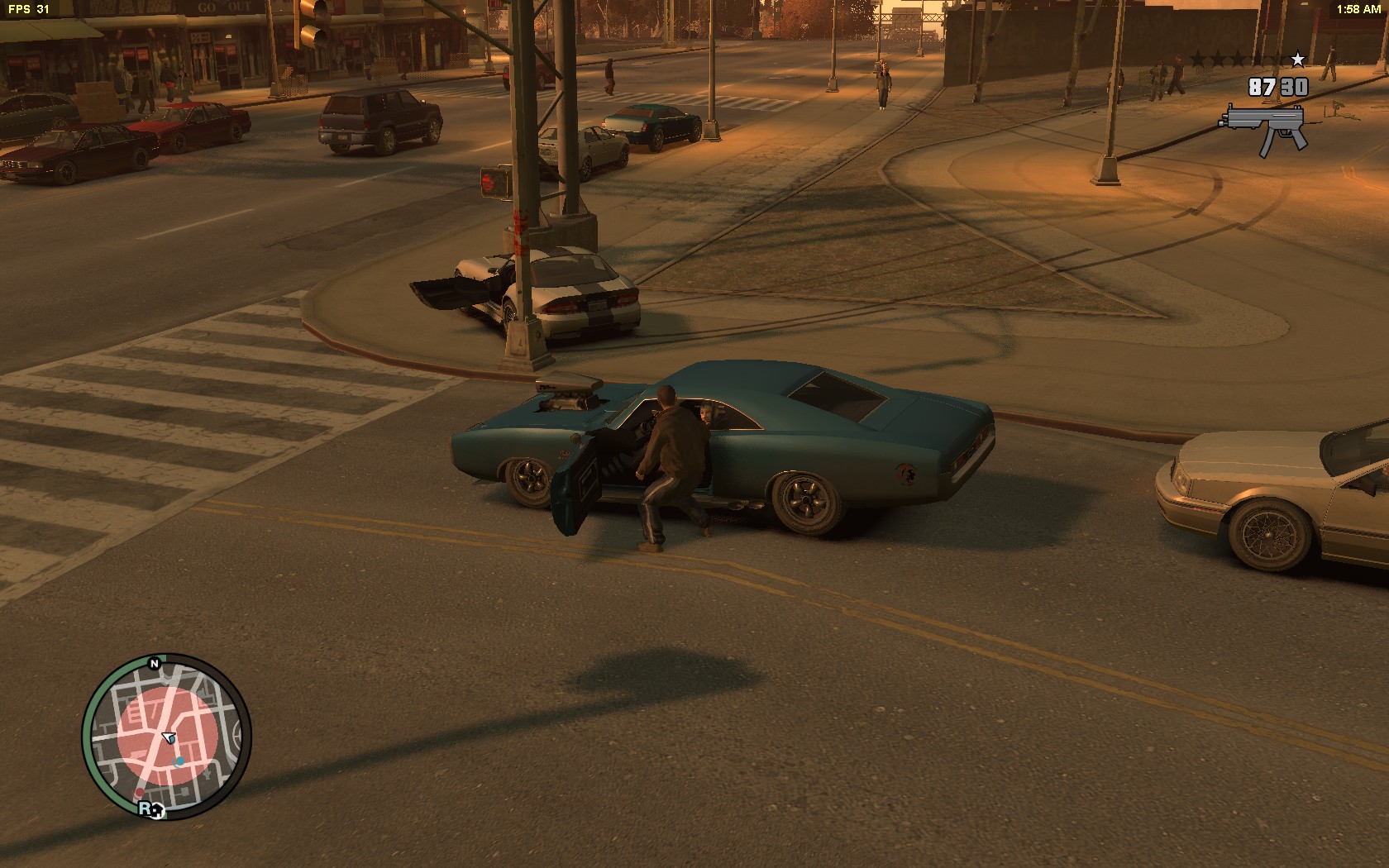Select the player arrow on the minimap
The image size is (1389, 868).
point(169,737)
